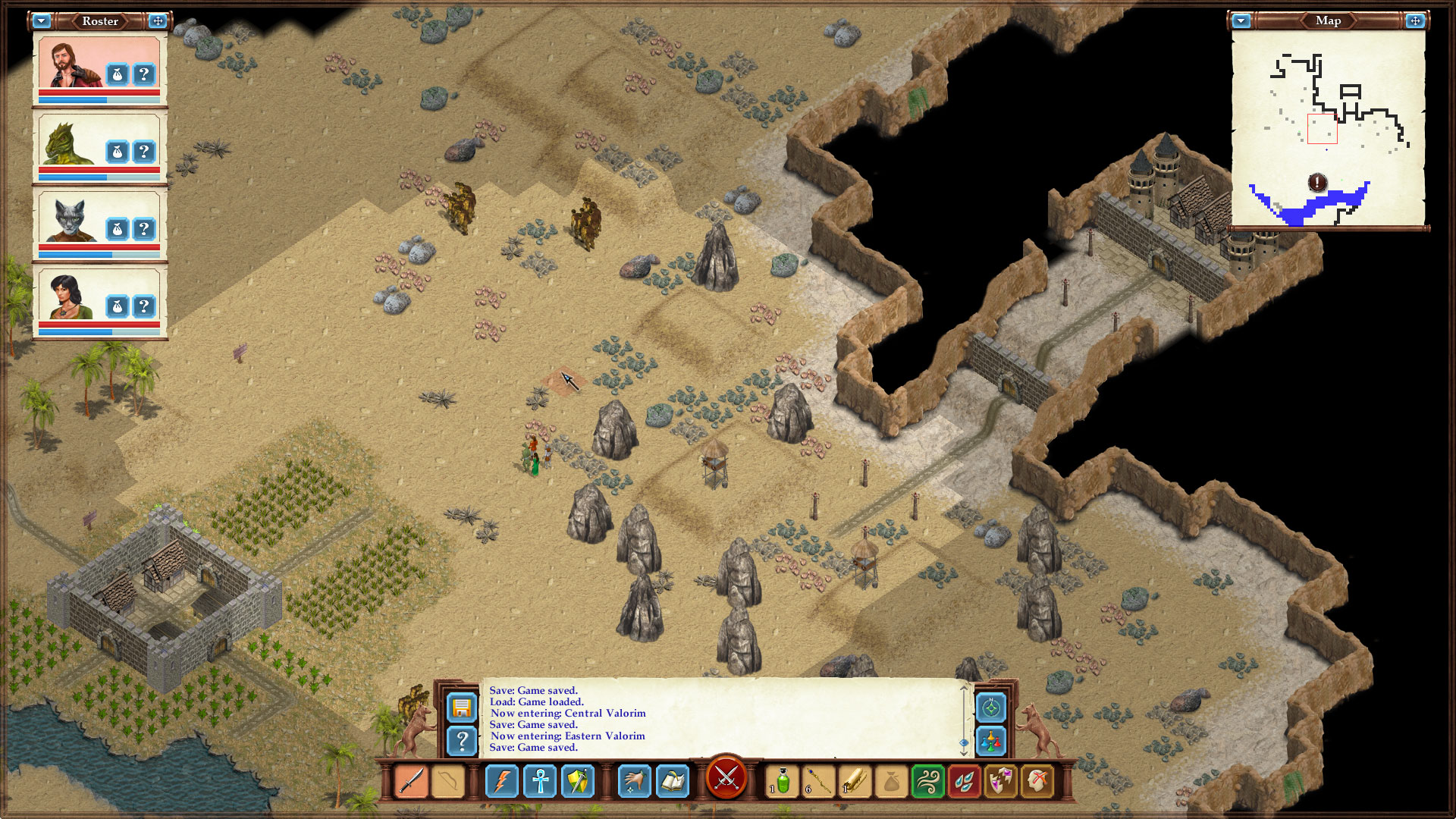Cast a priest spell with the ankh icon

pos(541,781)
